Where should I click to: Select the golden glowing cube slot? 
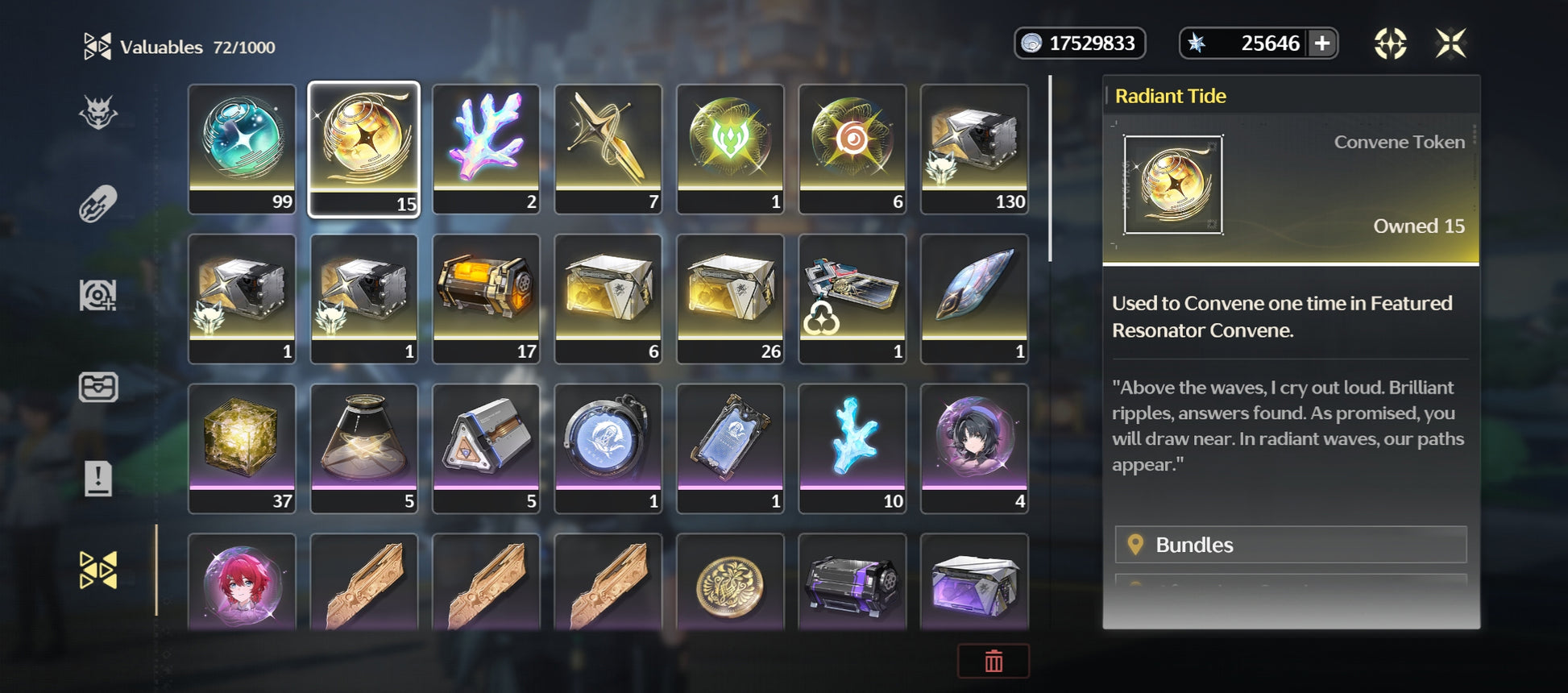point(242,448)
